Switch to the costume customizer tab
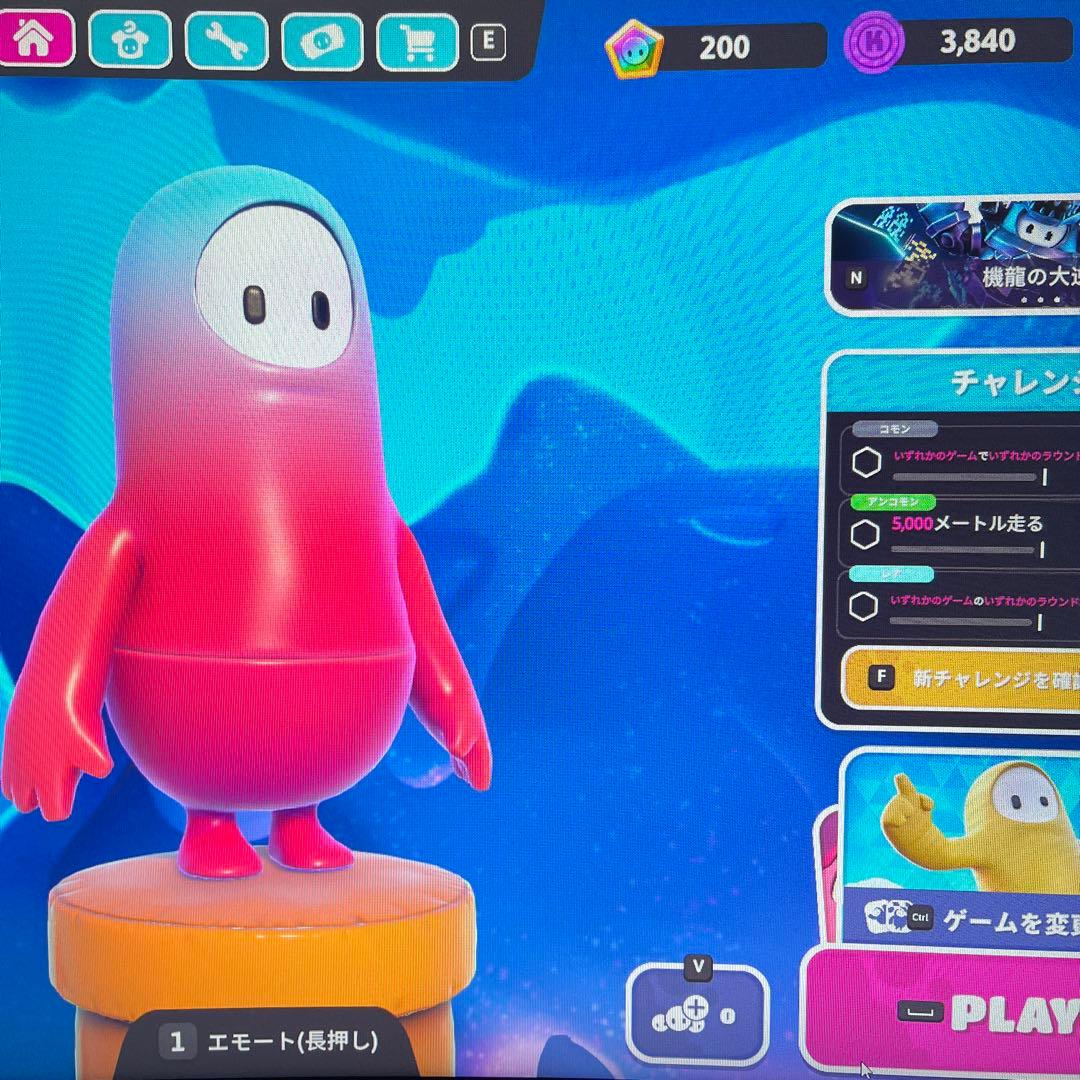Image resolution: width=1080 pixels, height=1080 pixels. (129, 41)
